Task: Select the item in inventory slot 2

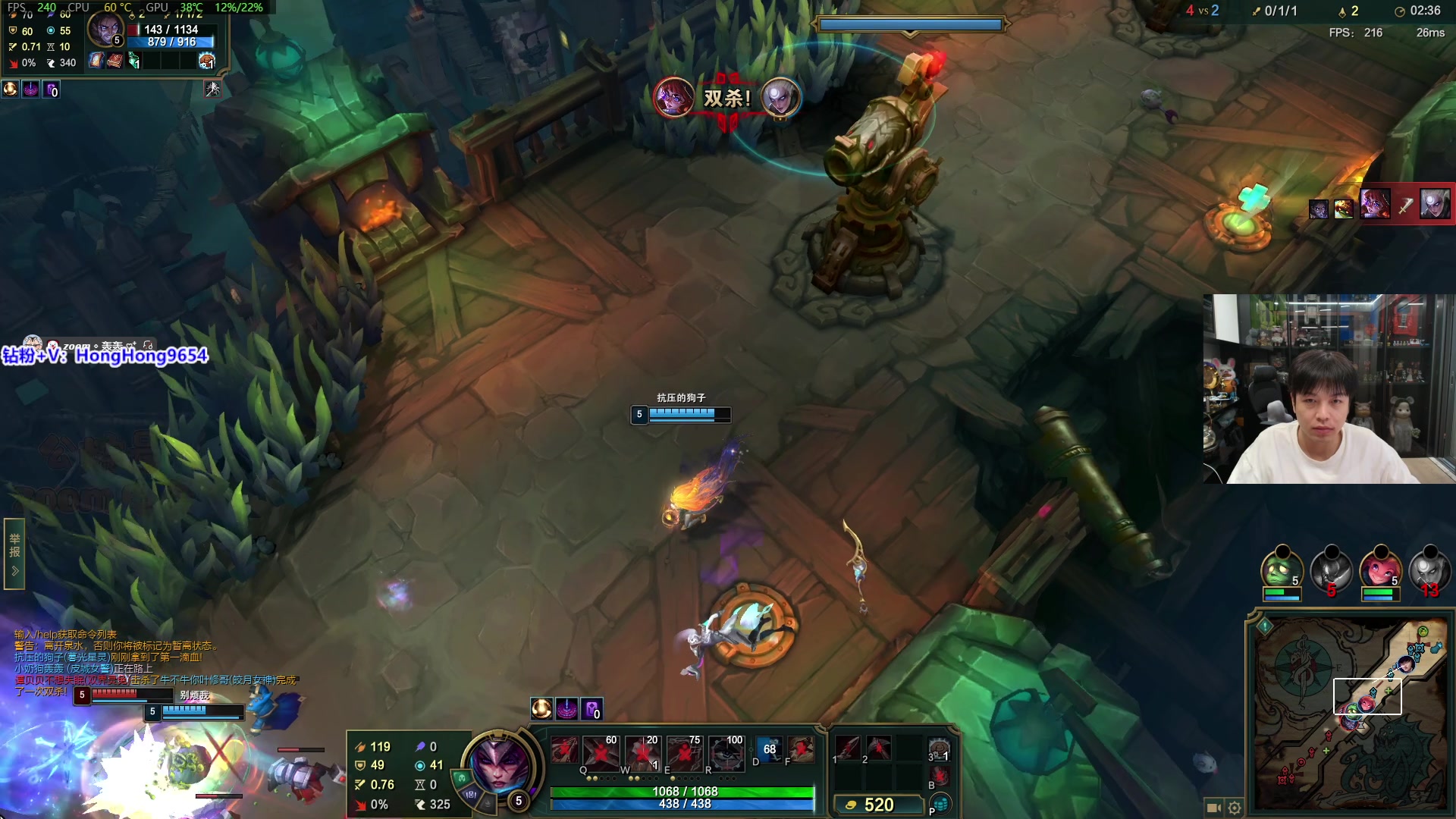Action: 879,748
